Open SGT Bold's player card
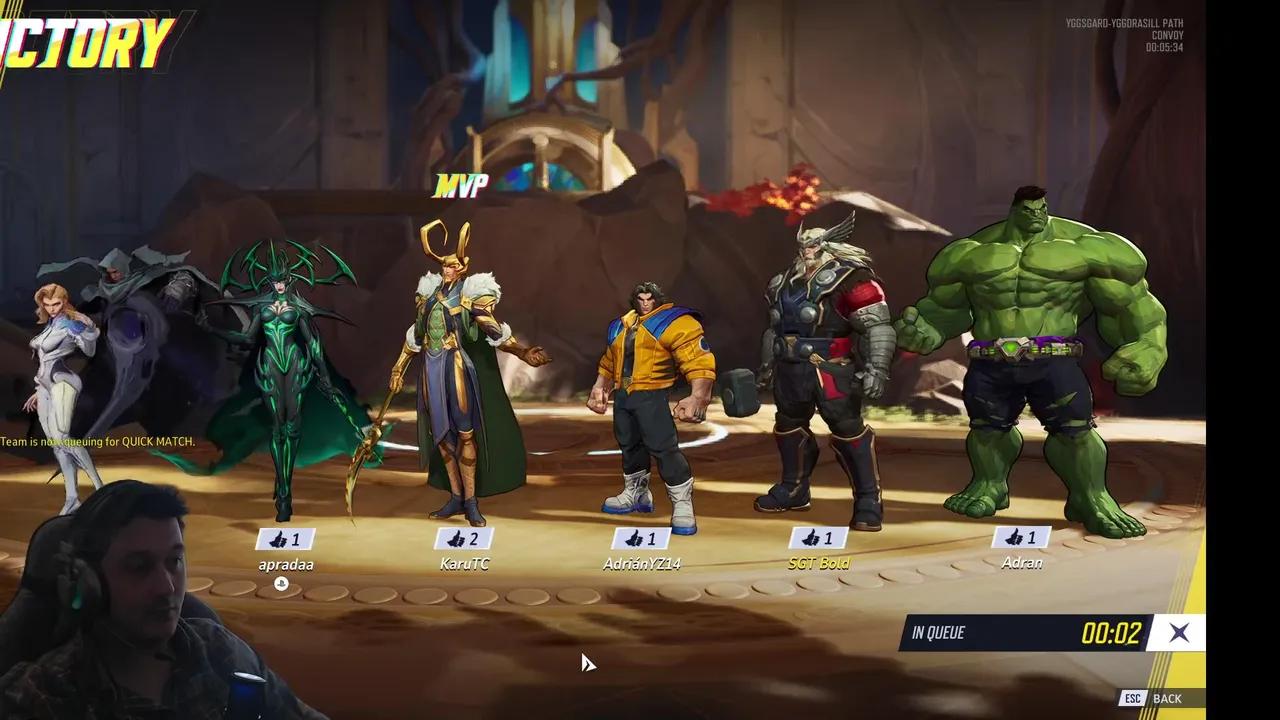The width and height of the screenshot is (1280, 720). (819, 562)
